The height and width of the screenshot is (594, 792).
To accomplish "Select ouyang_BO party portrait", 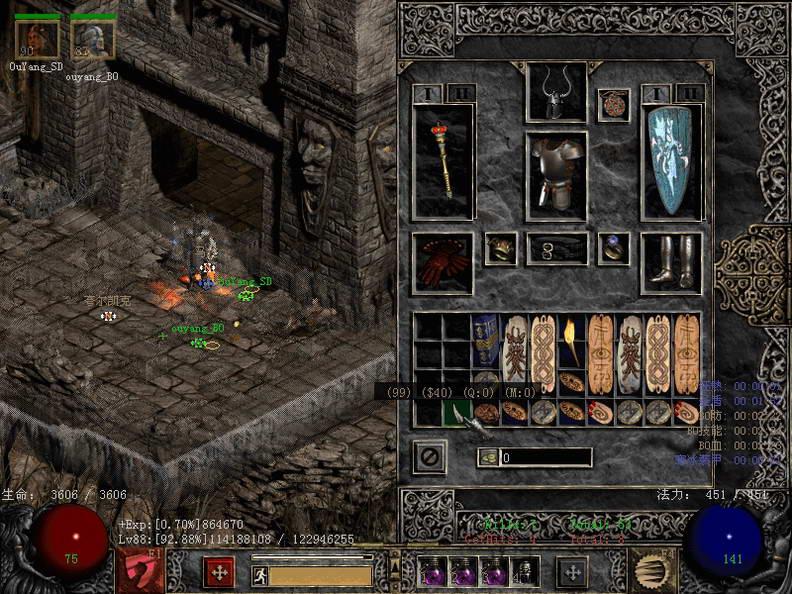I will tap(92, 39).
